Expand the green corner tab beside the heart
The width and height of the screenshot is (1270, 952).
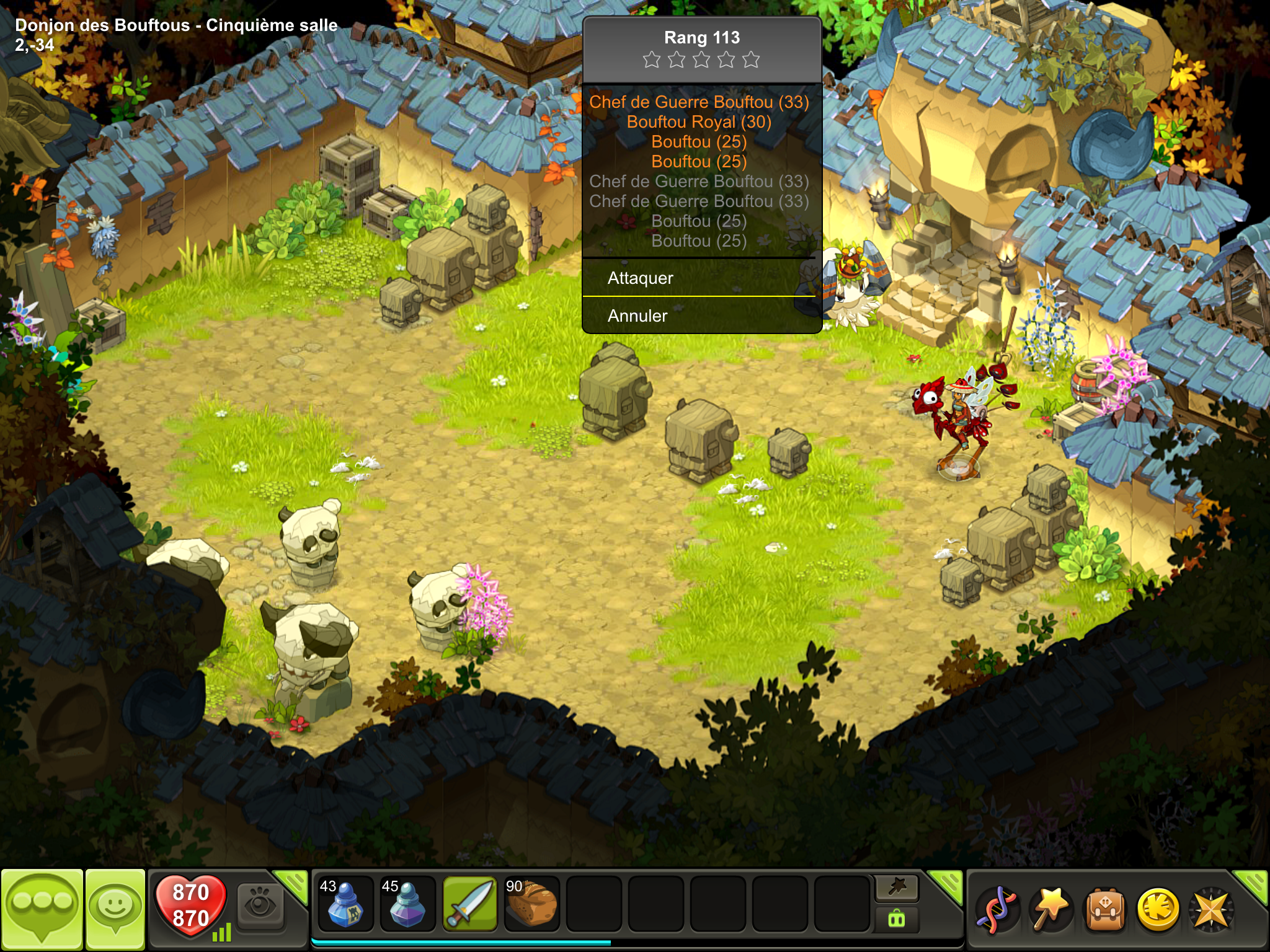point(294,884)
